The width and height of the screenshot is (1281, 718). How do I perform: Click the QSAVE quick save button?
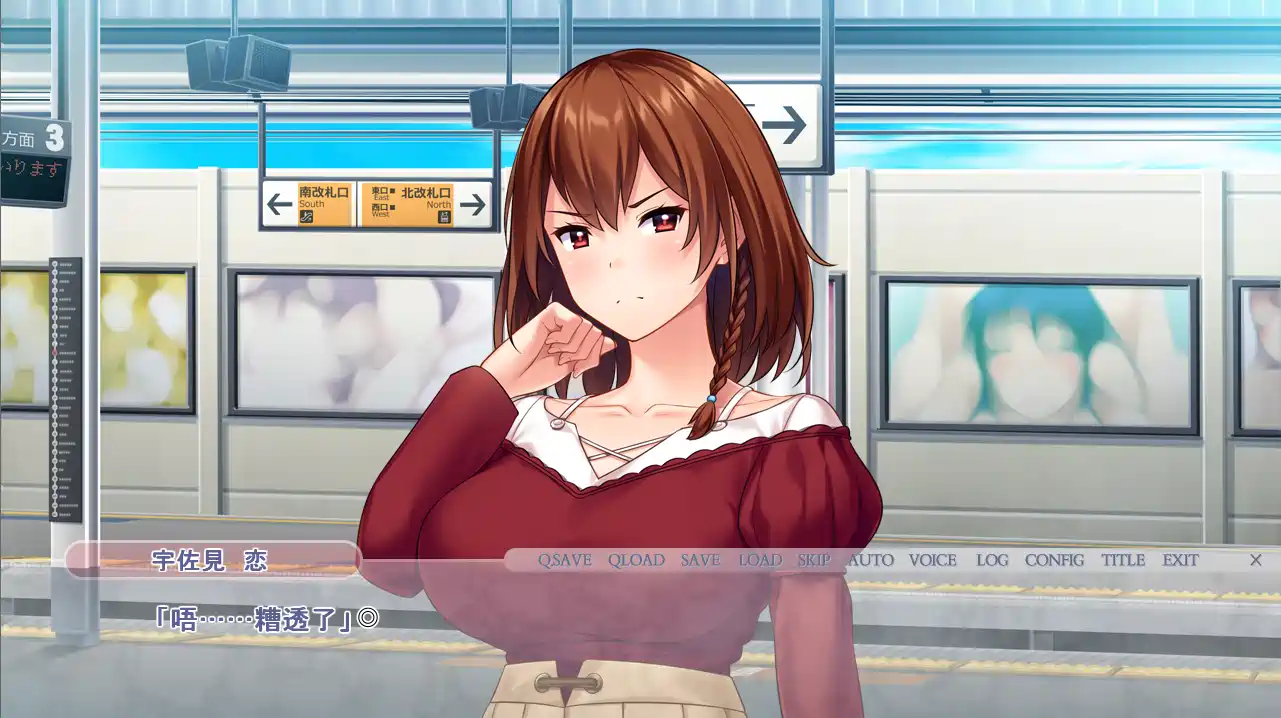(565, 560)
